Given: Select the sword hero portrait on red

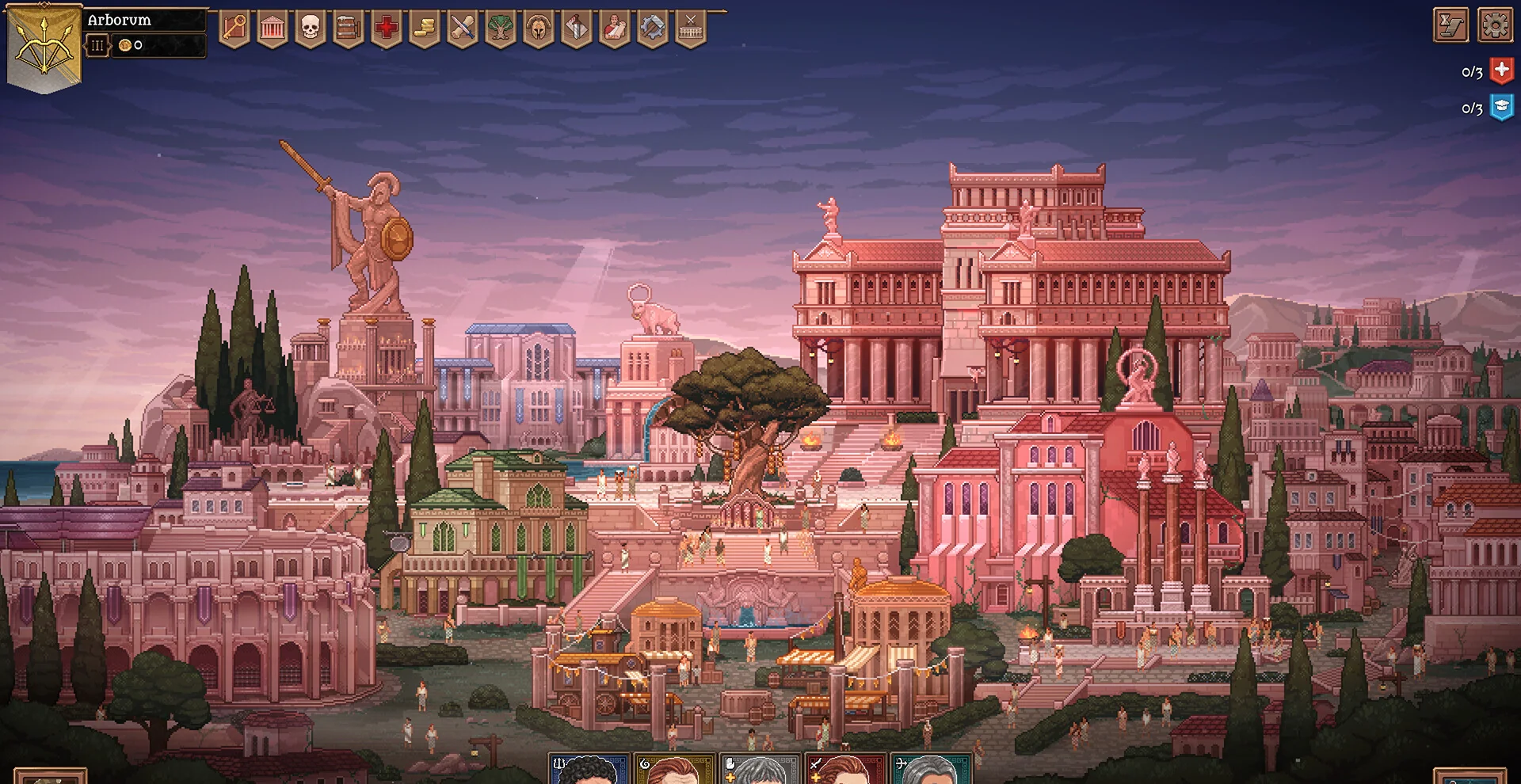Looking at the screenshot, I should 845,770.
